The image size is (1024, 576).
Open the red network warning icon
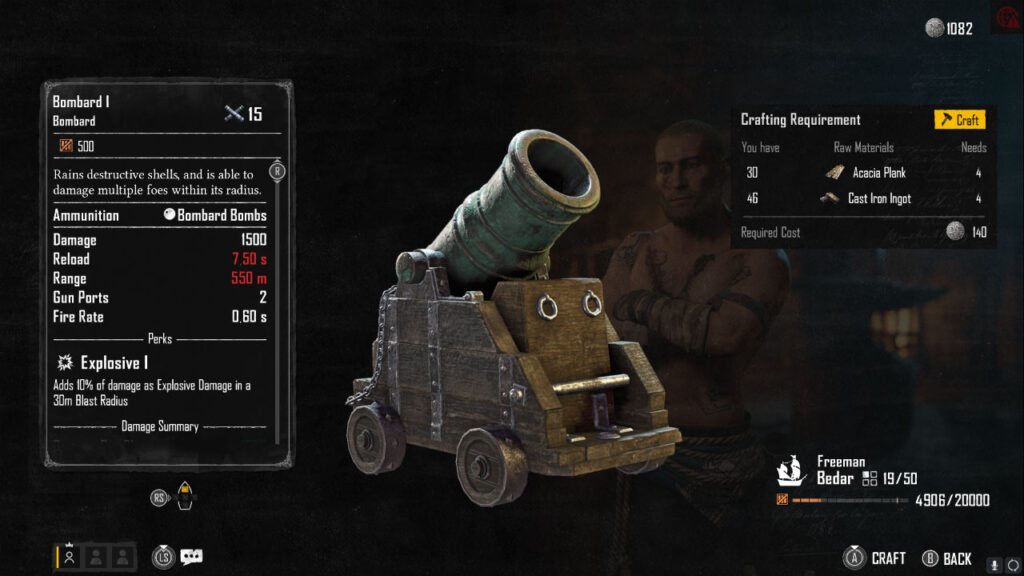[1004, 19]
